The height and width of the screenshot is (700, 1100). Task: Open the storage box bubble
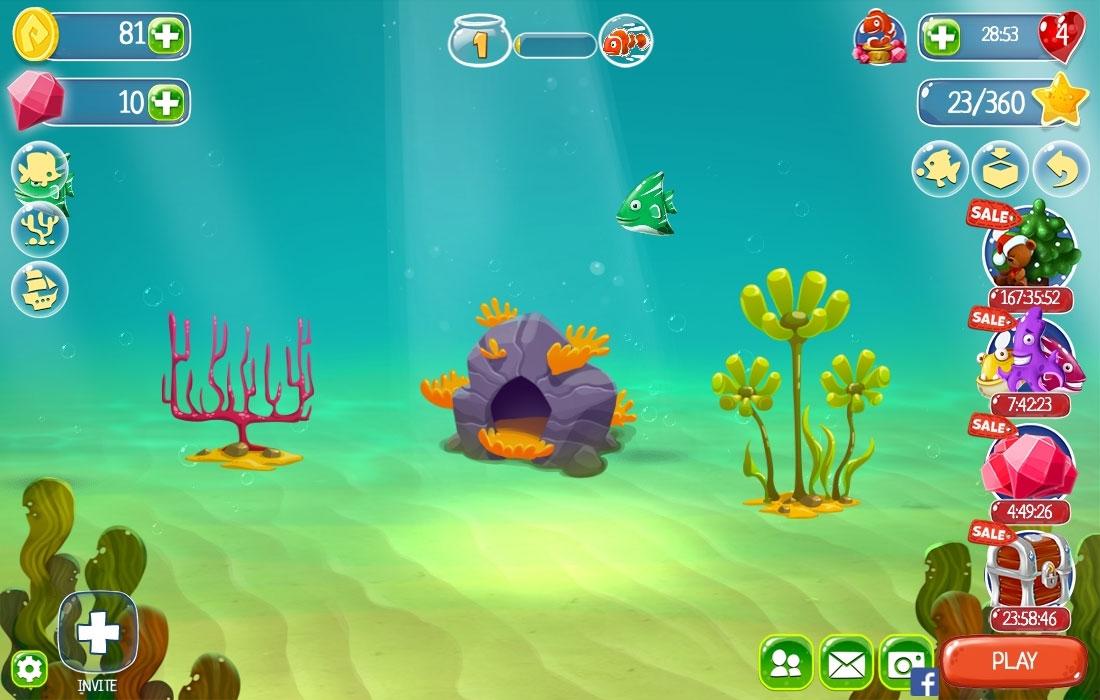[x=1000, y=169]
